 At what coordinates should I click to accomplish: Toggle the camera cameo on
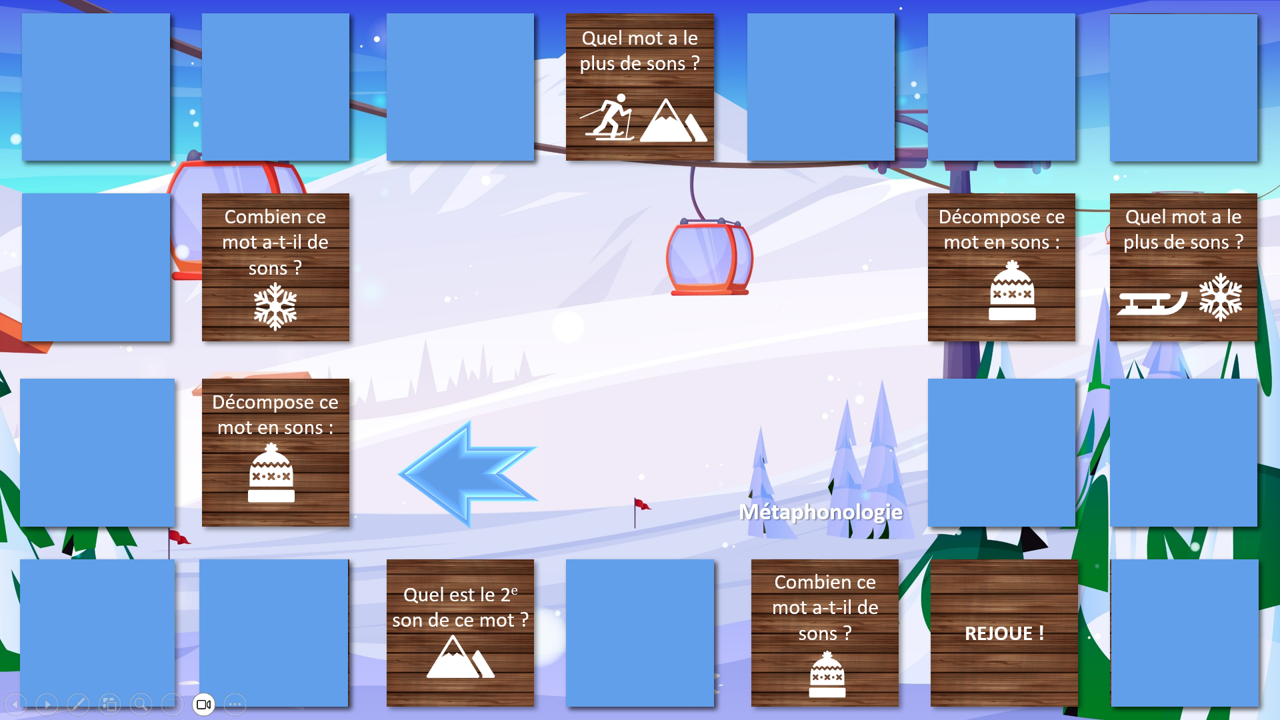coord(203,704)
